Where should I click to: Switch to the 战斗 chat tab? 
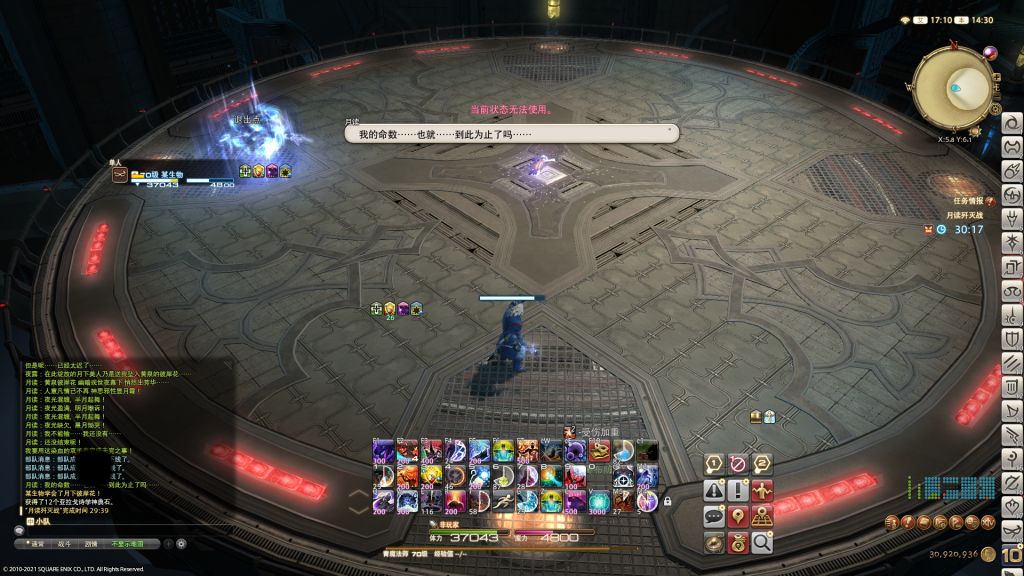(x=64, y=544)
